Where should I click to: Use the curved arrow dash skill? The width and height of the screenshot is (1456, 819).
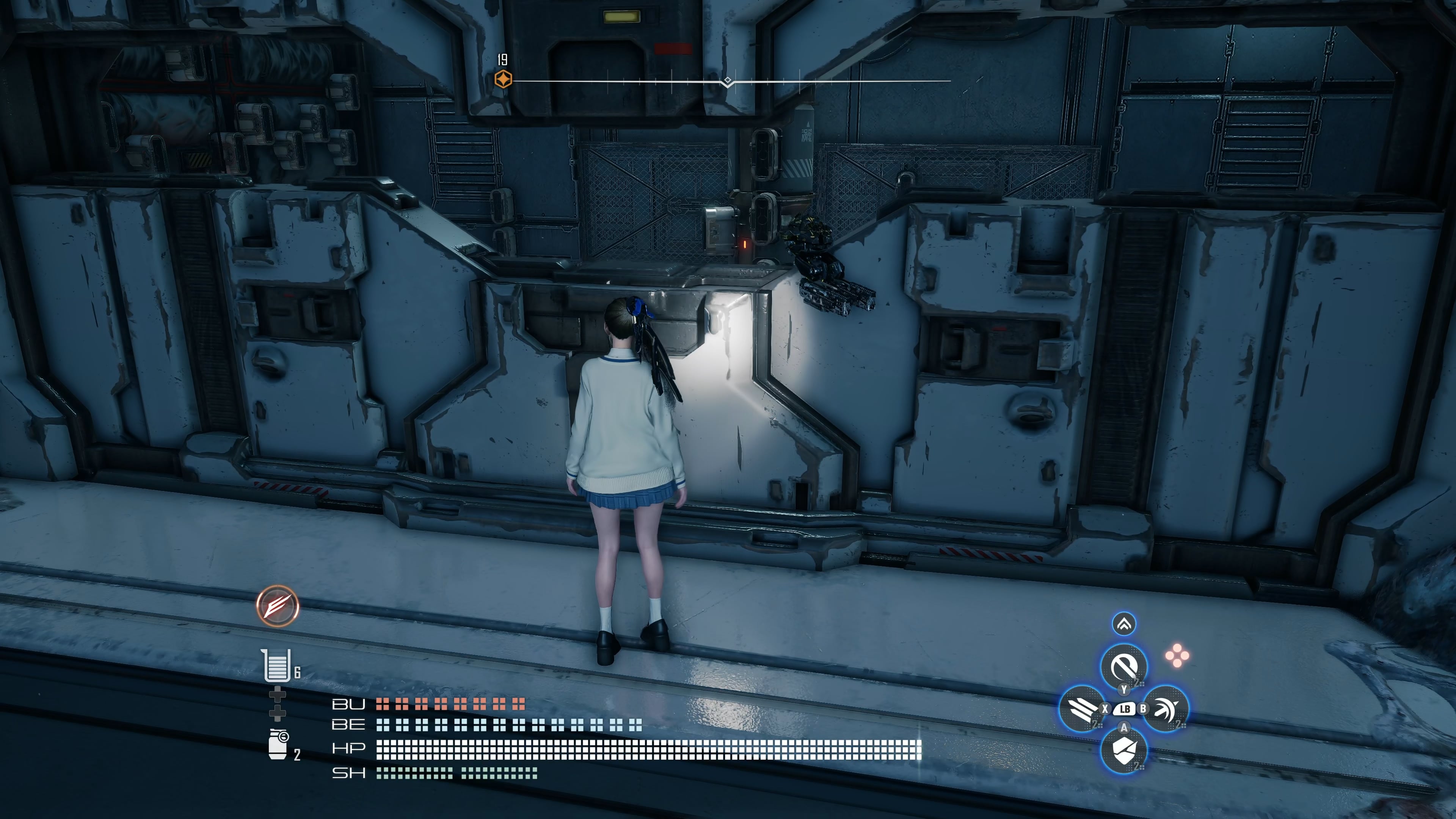point(1166,709)
